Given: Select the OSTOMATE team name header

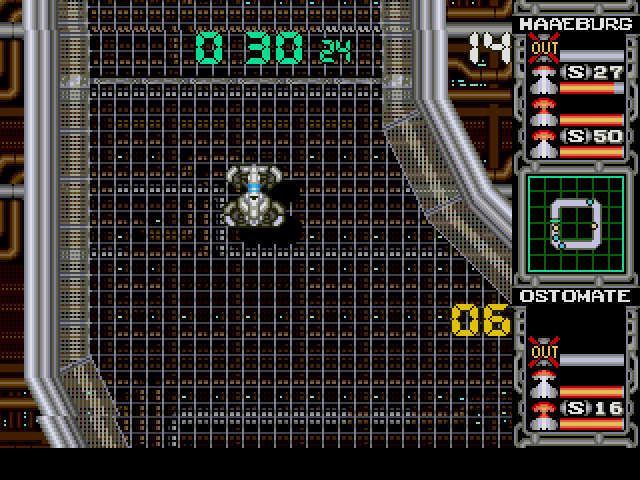Looking at the screenshot, I should [573, 297].
